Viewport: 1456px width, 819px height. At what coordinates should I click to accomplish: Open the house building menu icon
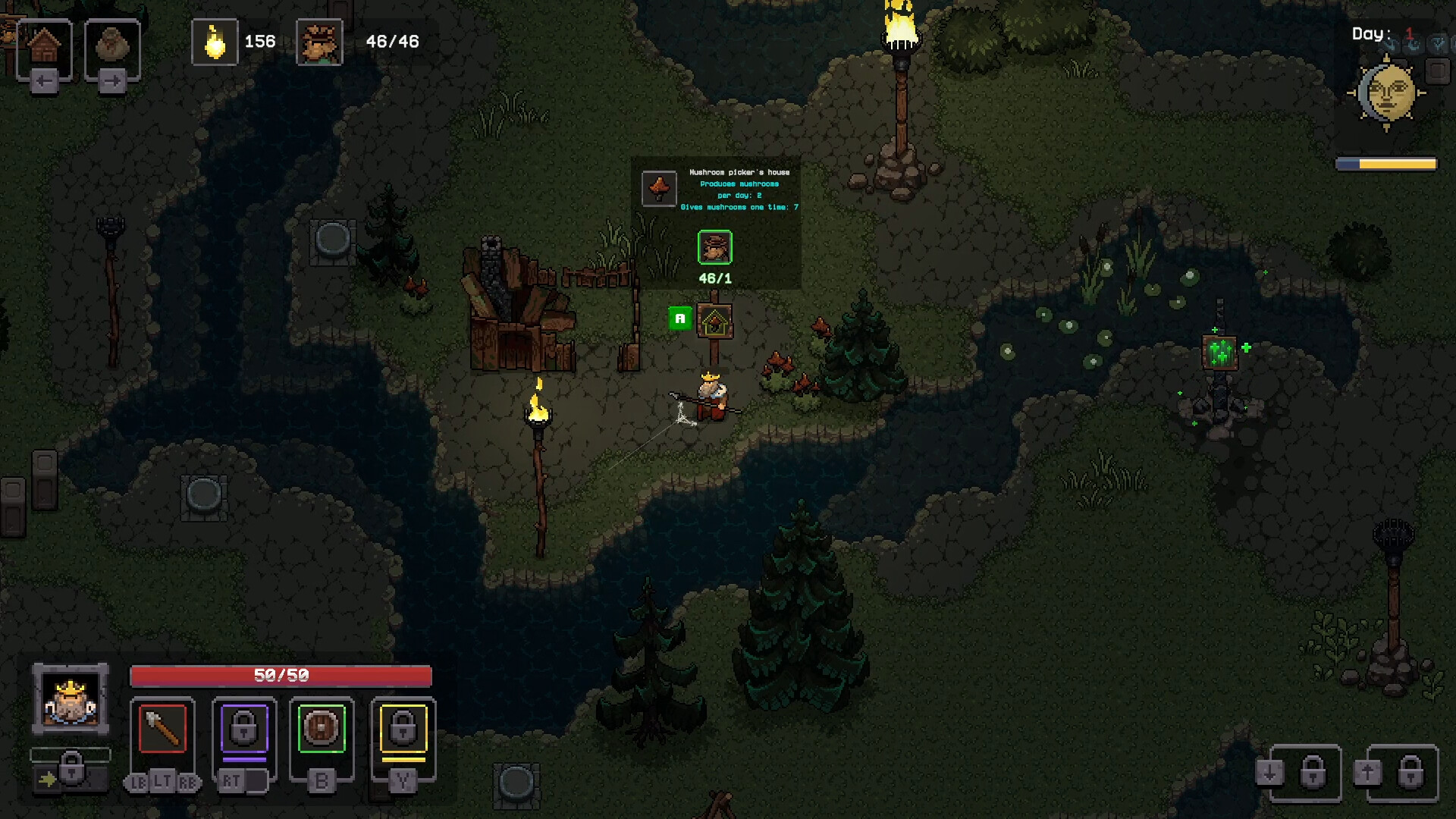(44, 45)
